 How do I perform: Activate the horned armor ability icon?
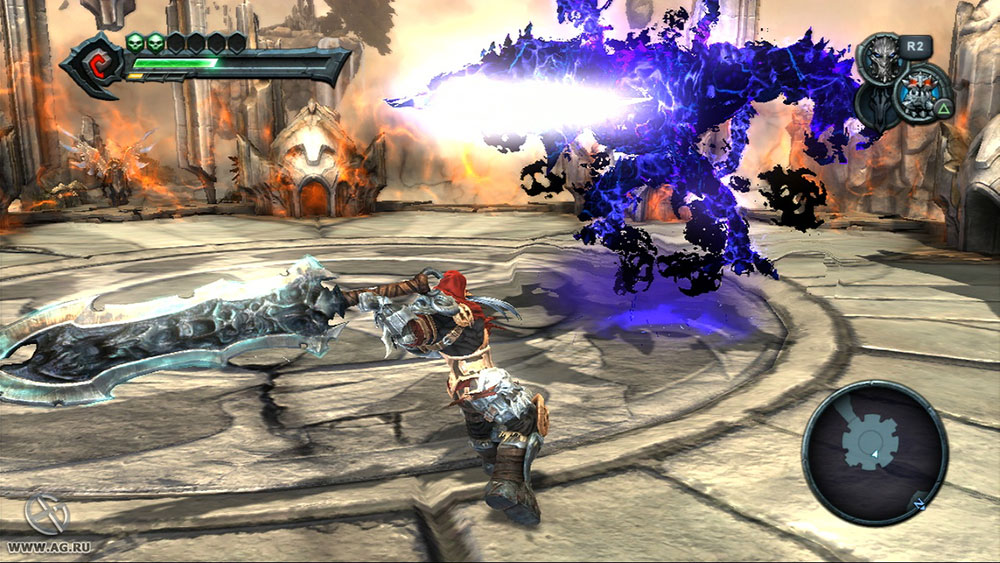click(921, 91)
